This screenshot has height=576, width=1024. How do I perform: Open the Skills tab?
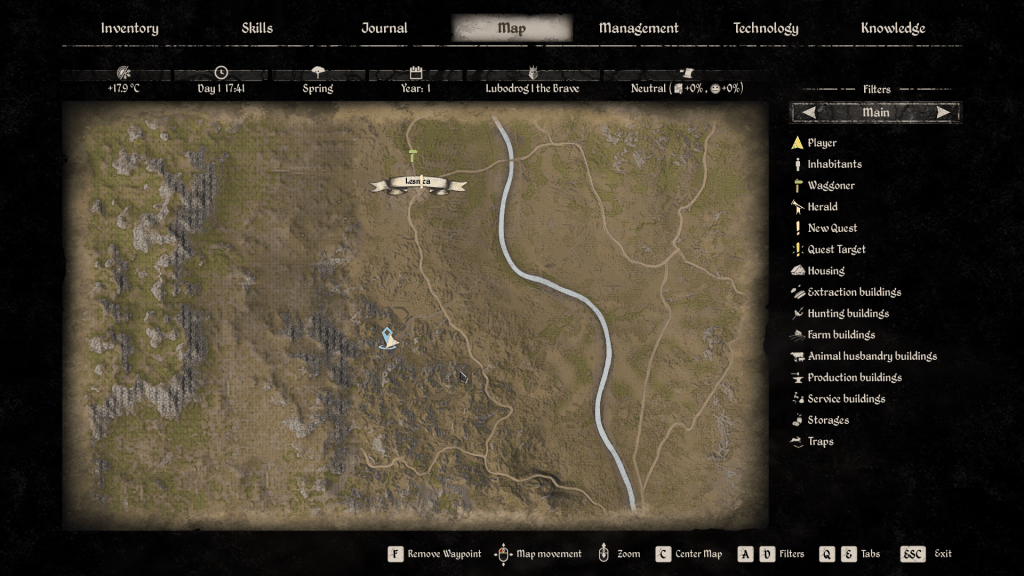[x=257, y=28]
